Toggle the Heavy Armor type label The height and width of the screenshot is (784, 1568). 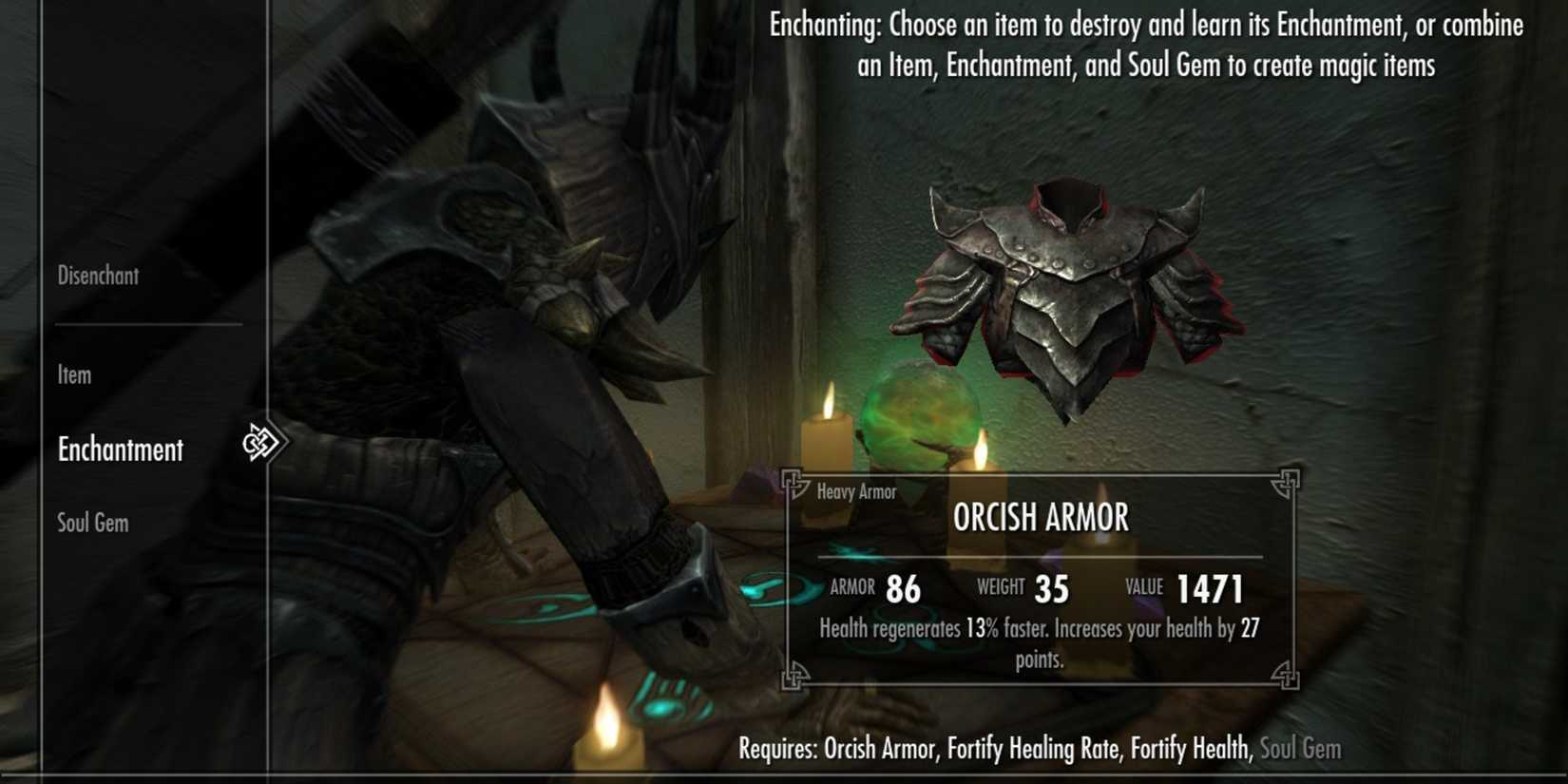click(854, 491)
